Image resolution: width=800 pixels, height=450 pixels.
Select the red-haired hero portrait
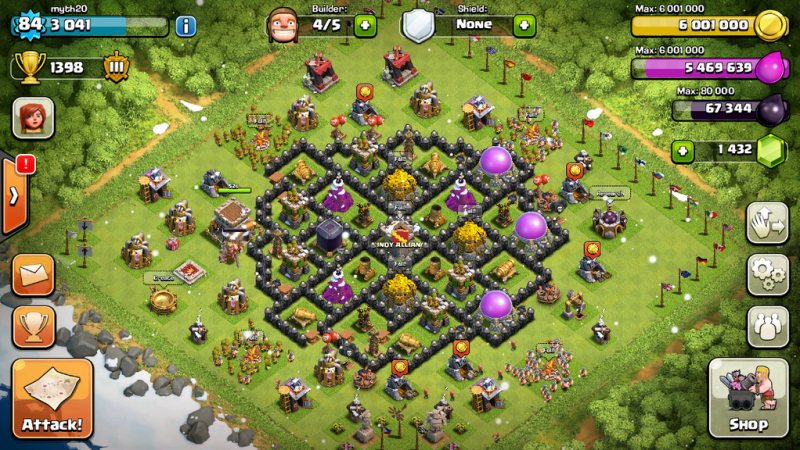pyautogui.click(x=33, y=119)
